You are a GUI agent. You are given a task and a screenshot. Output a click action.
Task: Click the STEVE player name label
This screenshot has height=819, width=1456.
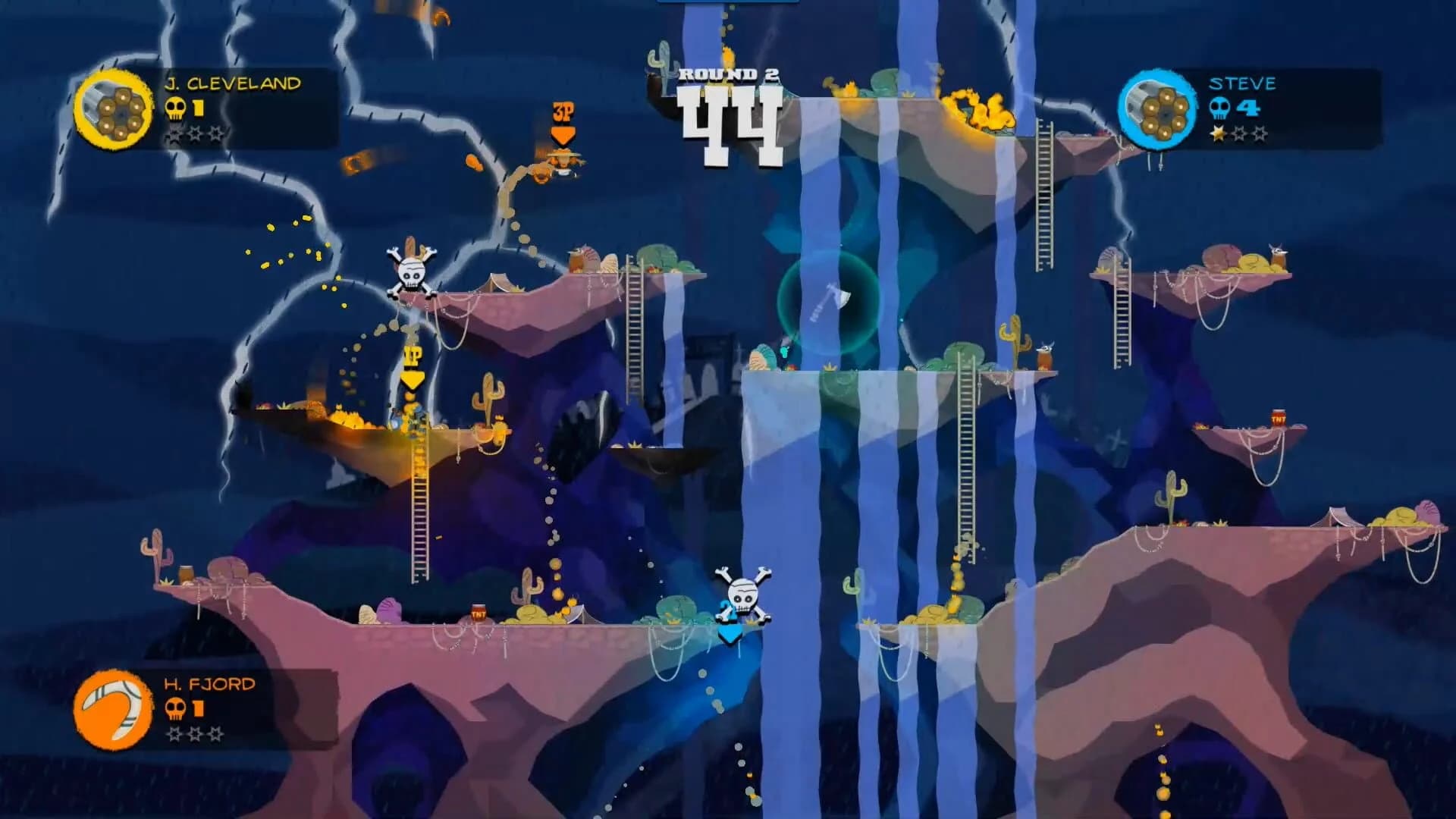tap(1244, 83)
